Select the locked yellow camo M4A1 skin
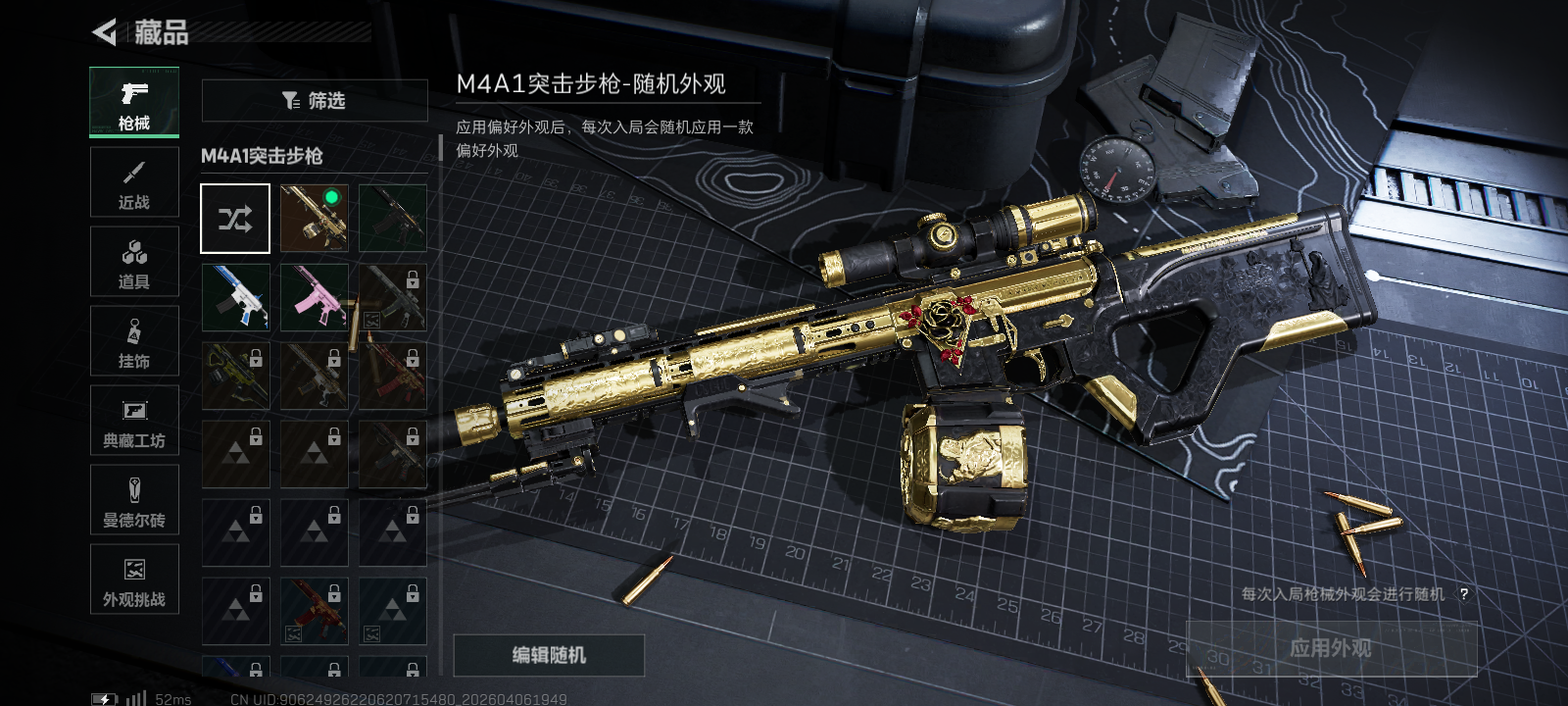The image size is (1568, 706). click(235, 375)
